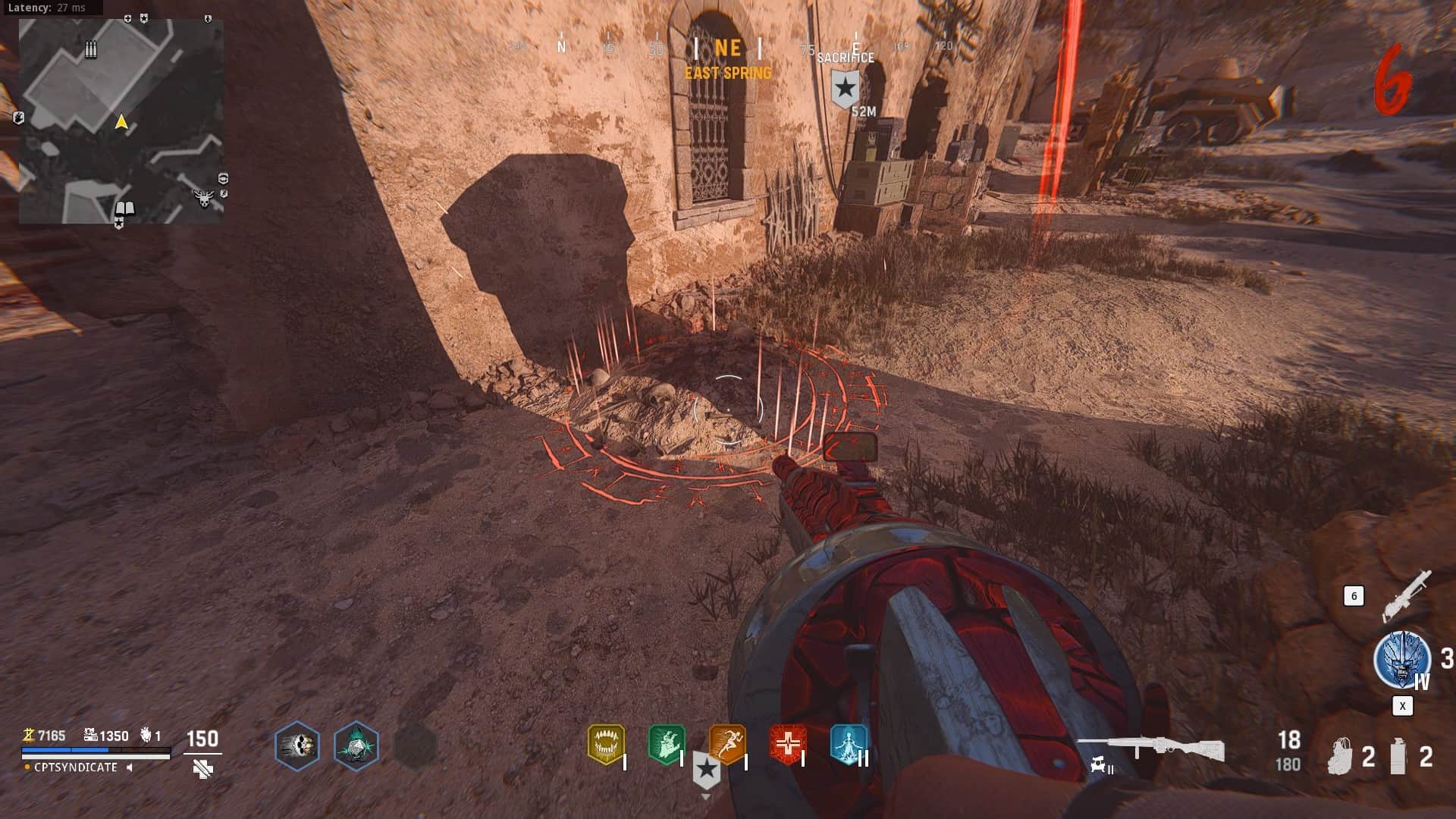Select the tactical canister grenade icon
The image size is (1456, 819).
point(1398,756)
